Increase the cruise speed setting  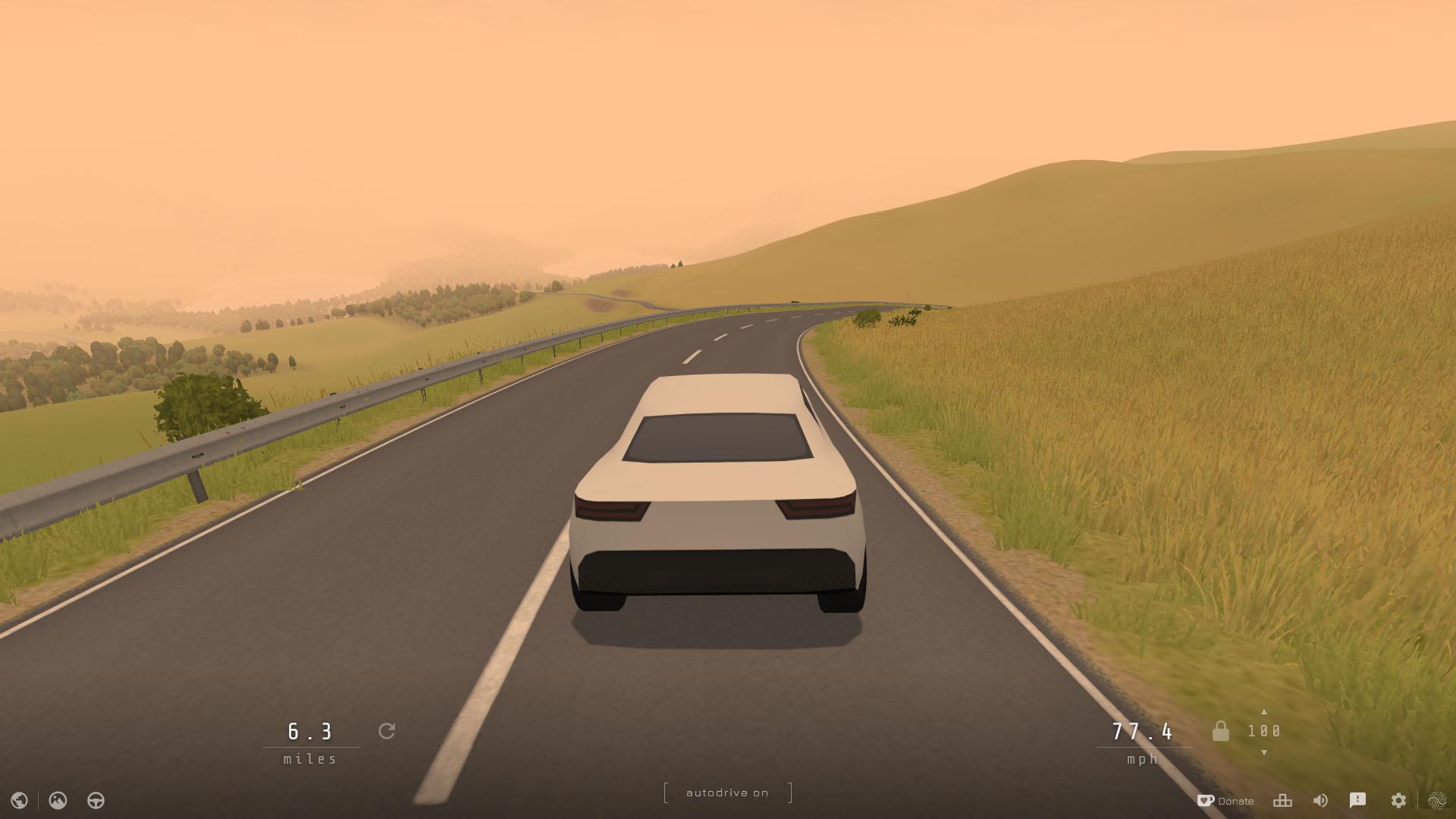coord(1265,711)
